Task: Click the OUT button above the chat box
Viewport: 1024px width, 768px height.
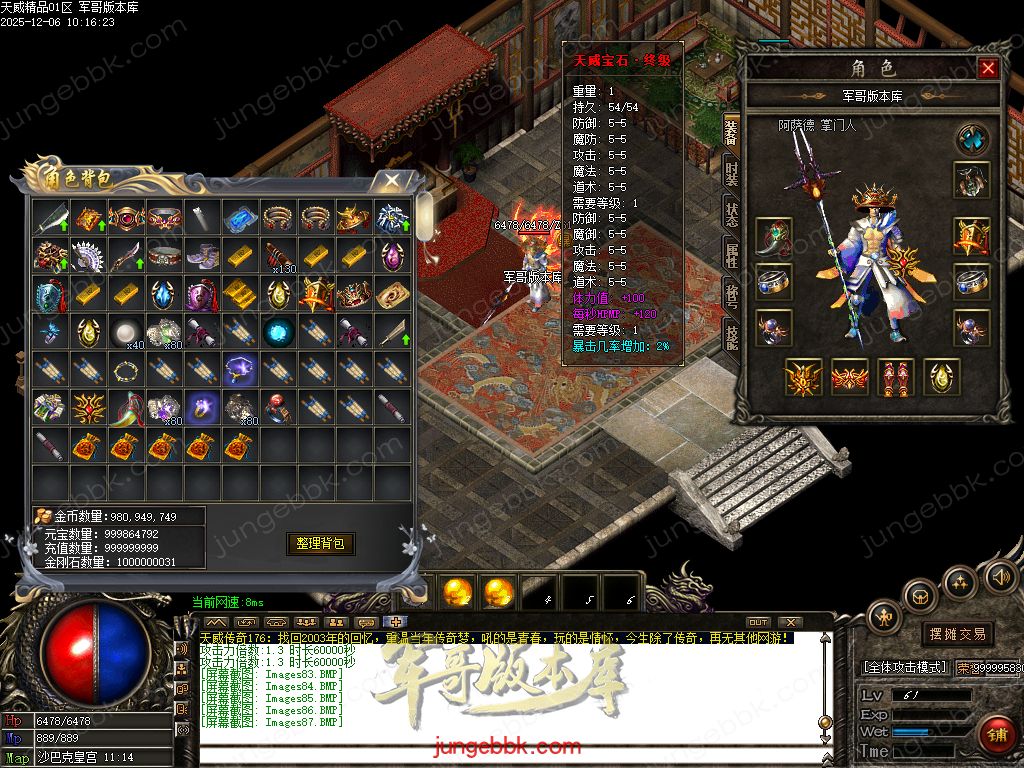Action: [758, 622]
